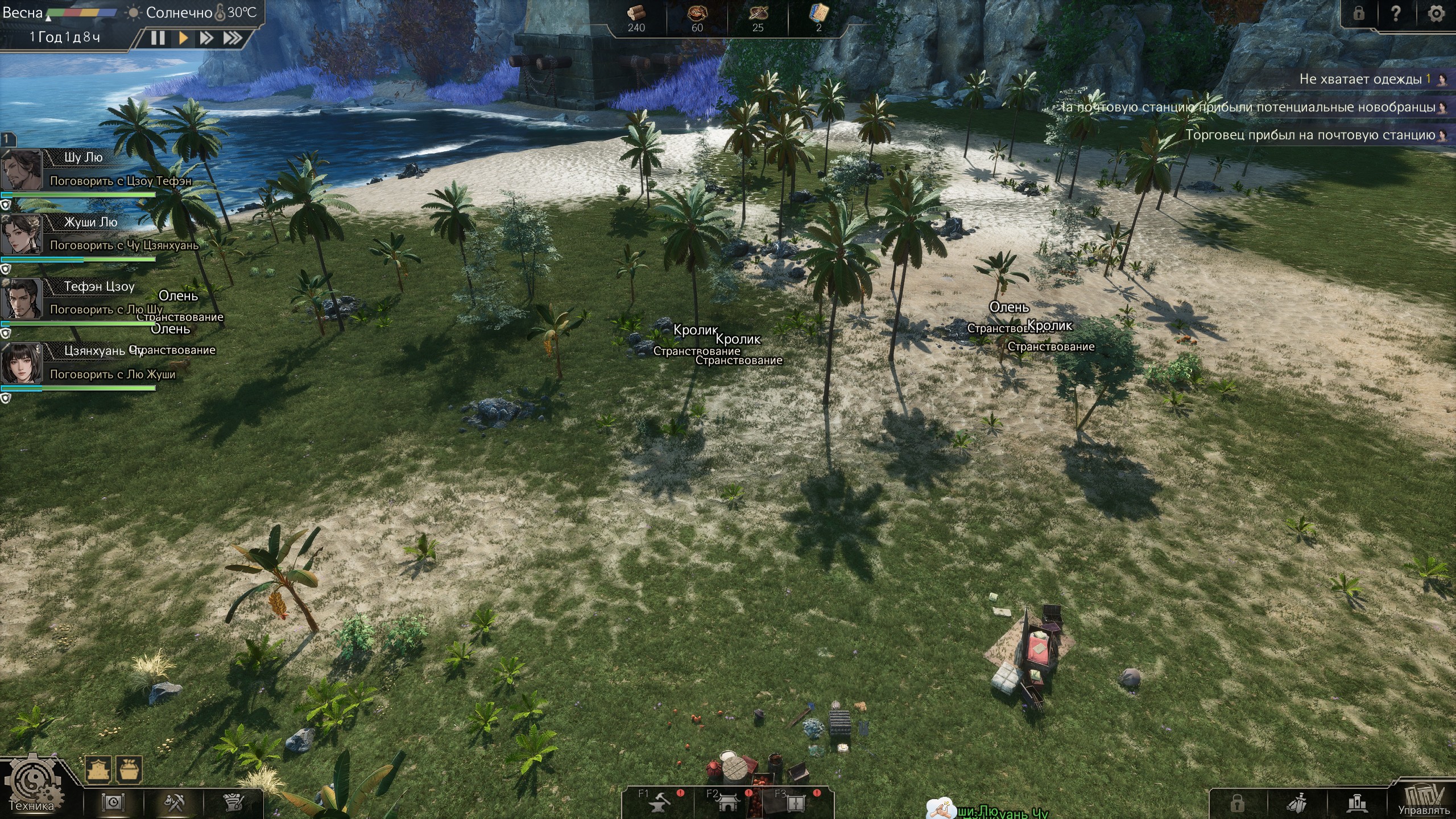The width and height of the screenshot is (1456, 819).
Task: Open the scroll with quill icon
Action: coord(234,803)
